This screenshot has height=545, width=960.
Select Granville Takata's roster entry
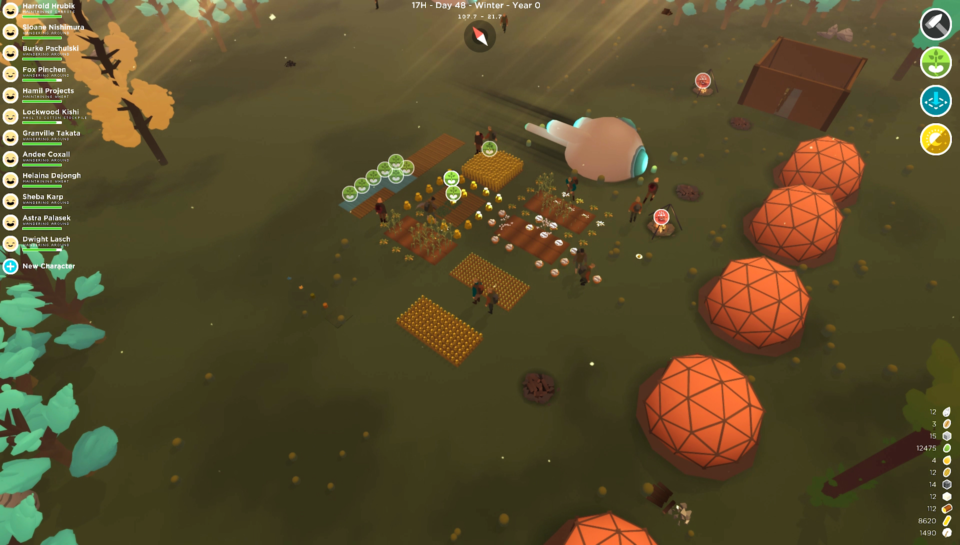pyautogui.click(x=51, y=133)
